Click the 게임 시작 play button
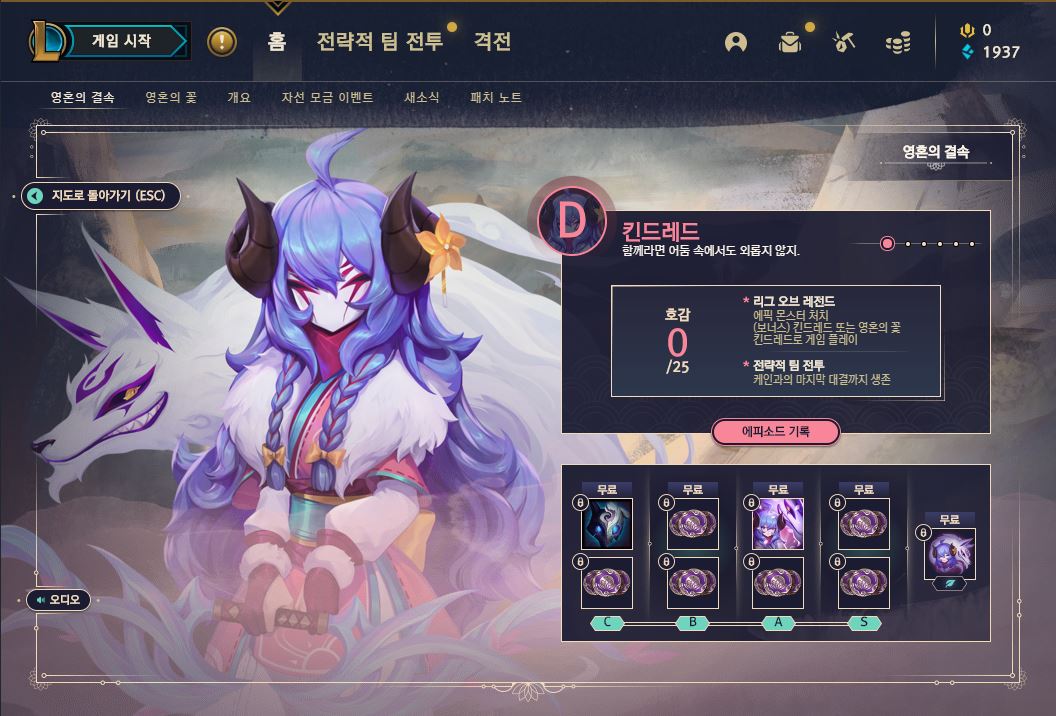The width and height of the screenshot is (1056, 716). 122,41
